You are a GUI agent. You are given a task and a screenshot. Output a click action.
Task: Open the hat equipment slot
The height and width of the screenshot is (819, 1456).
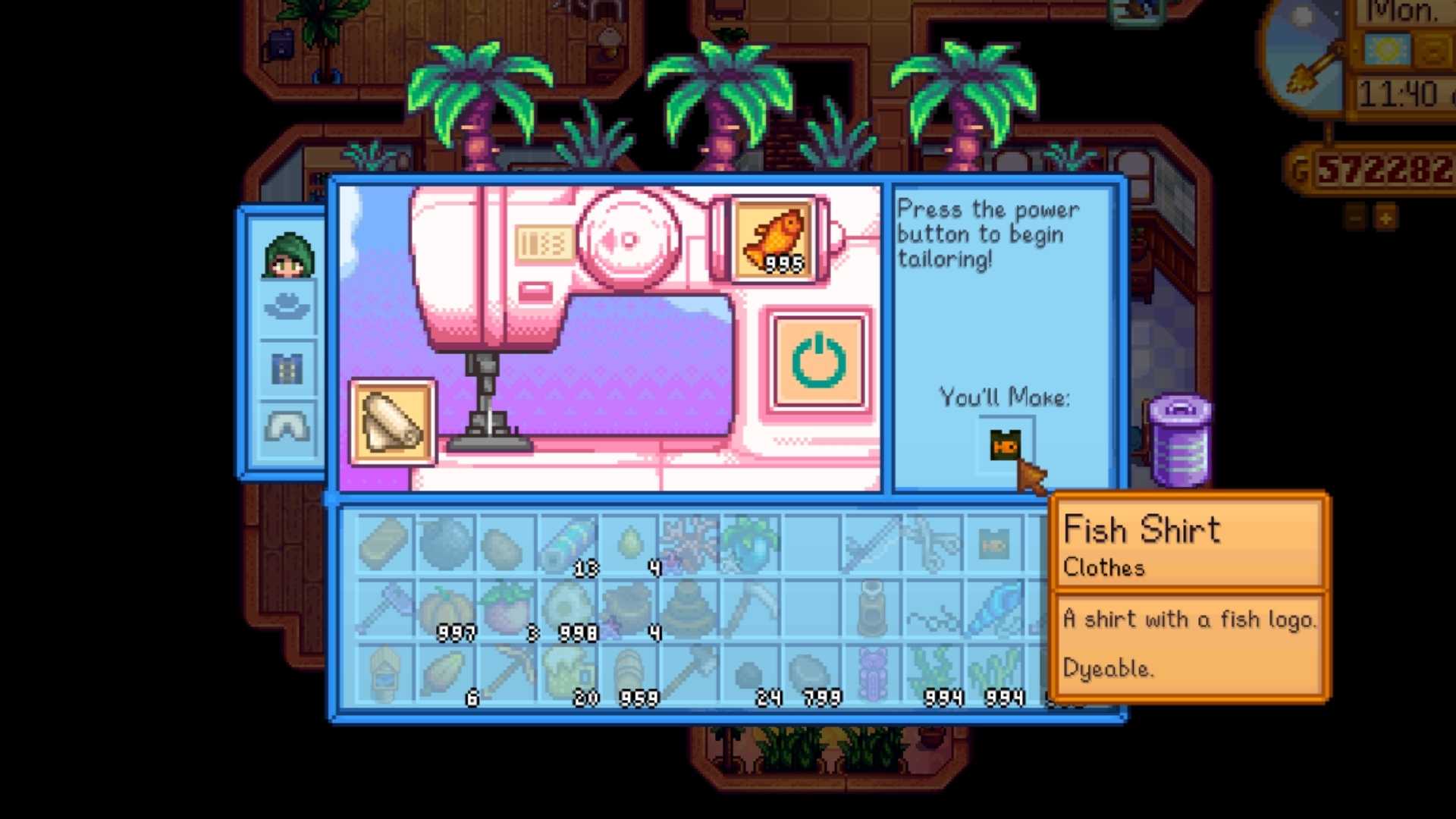point(287,306)
